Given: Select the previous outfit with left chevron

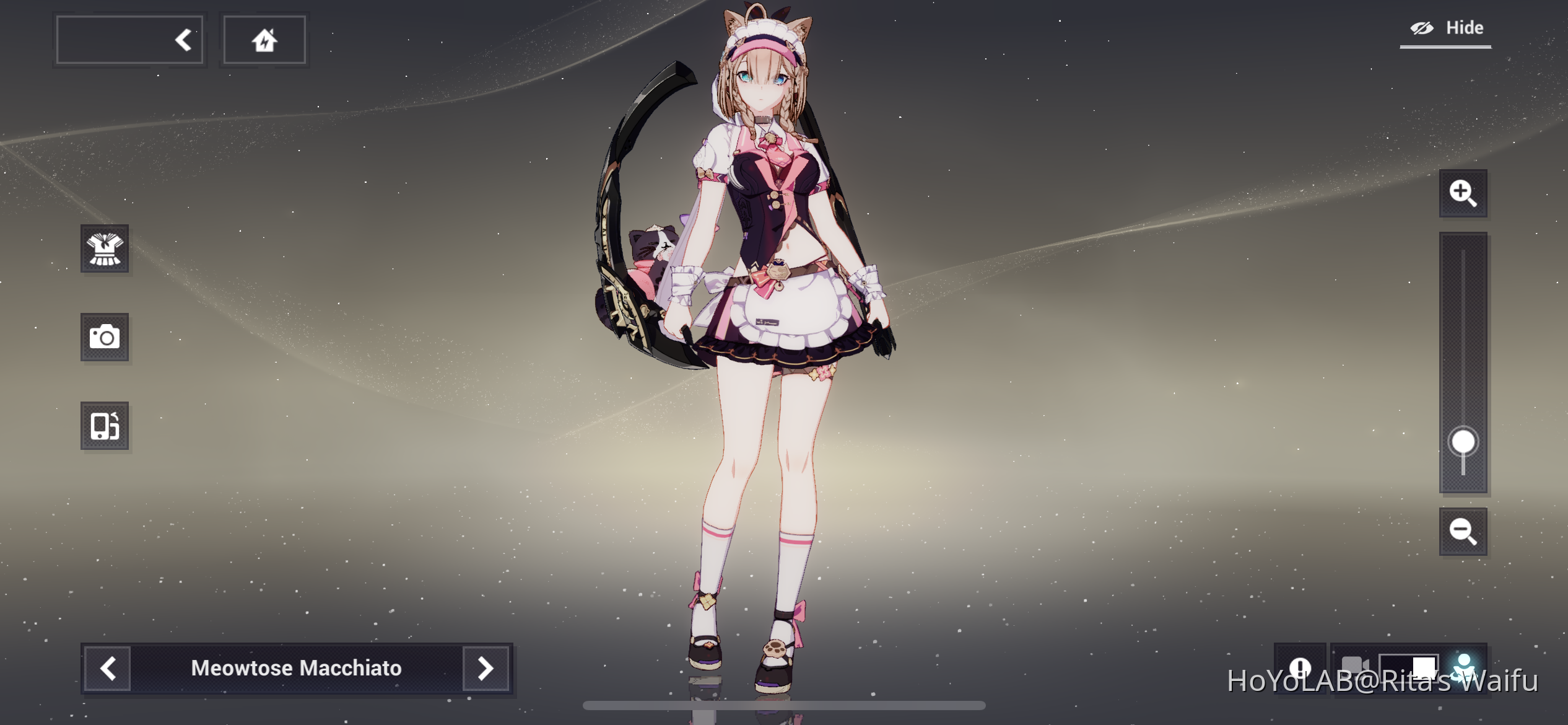Looking at the screenshot, I should tap(107, 669).
